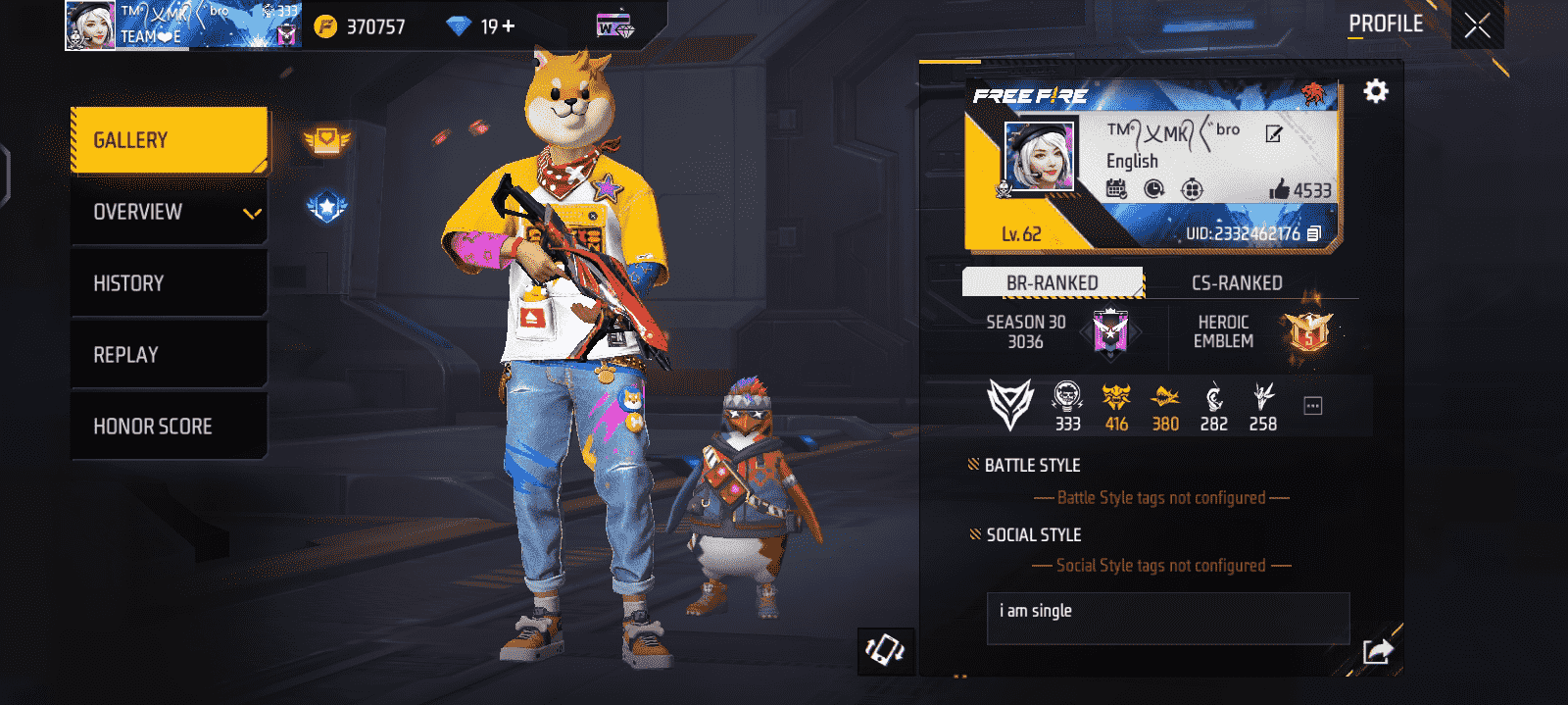Open profile settings gear
Image resolution: width=1568 pixels, height=705 pixels.
tap(1376, 91)
